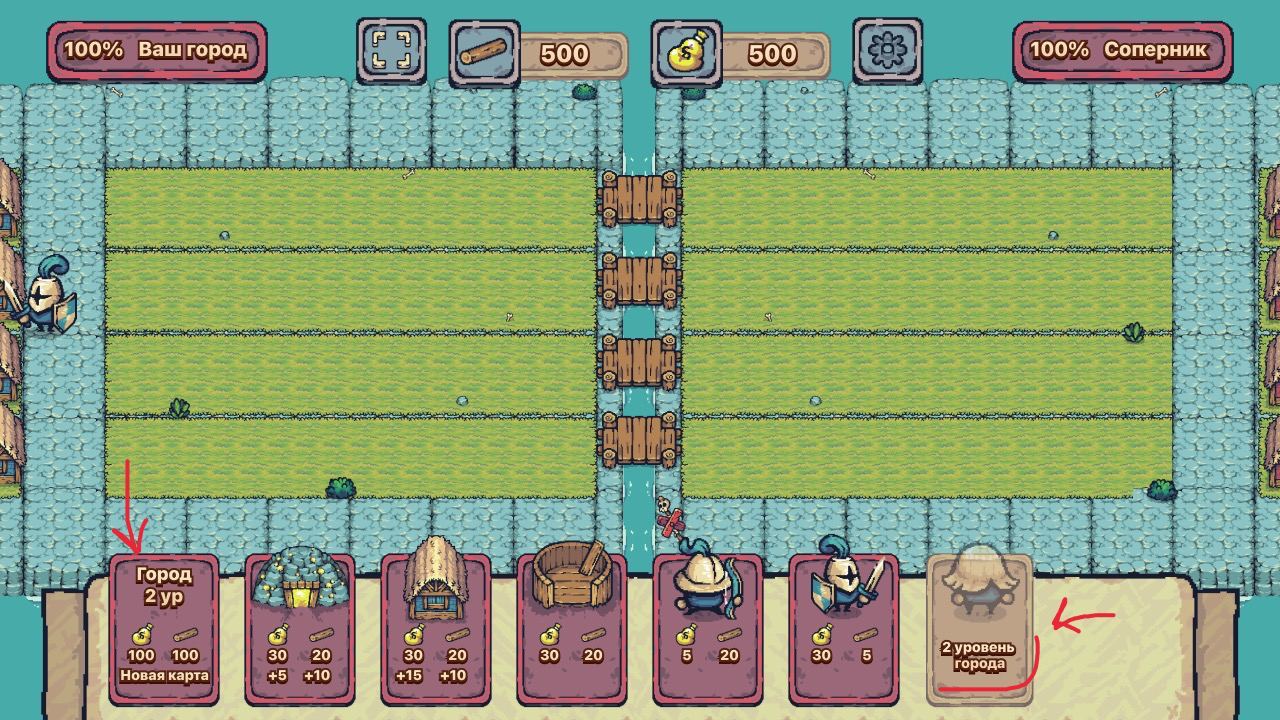Viewport: 1280px width, 720px height.
Task: Select the gold mine building card
Action: (x=300, y=628)
